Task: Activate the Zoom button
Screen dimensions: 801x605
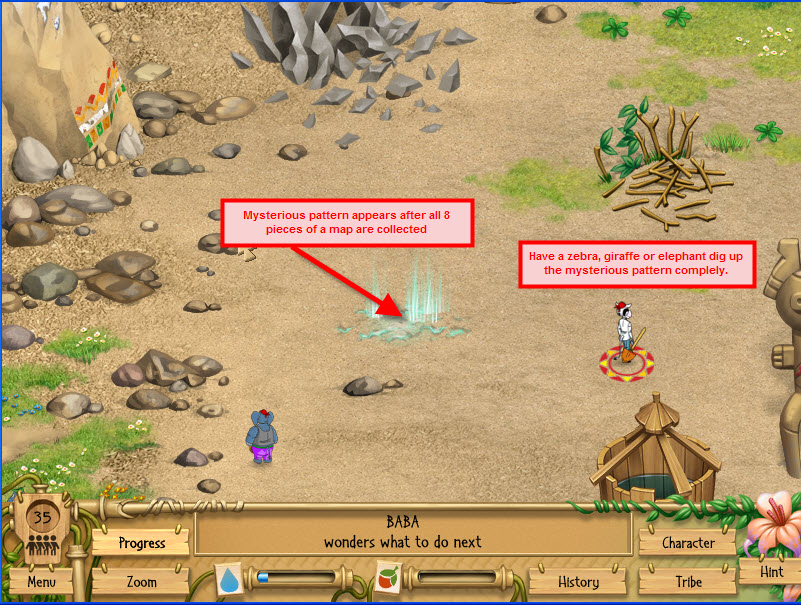Action: pos(141,581)
